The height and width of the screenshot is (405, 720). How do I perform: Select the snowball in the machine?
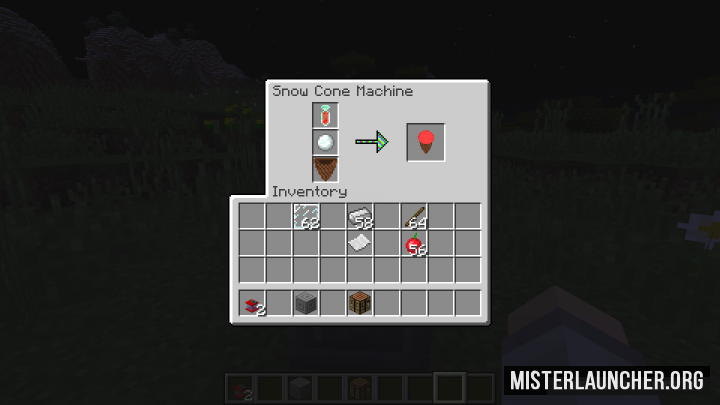325,142
